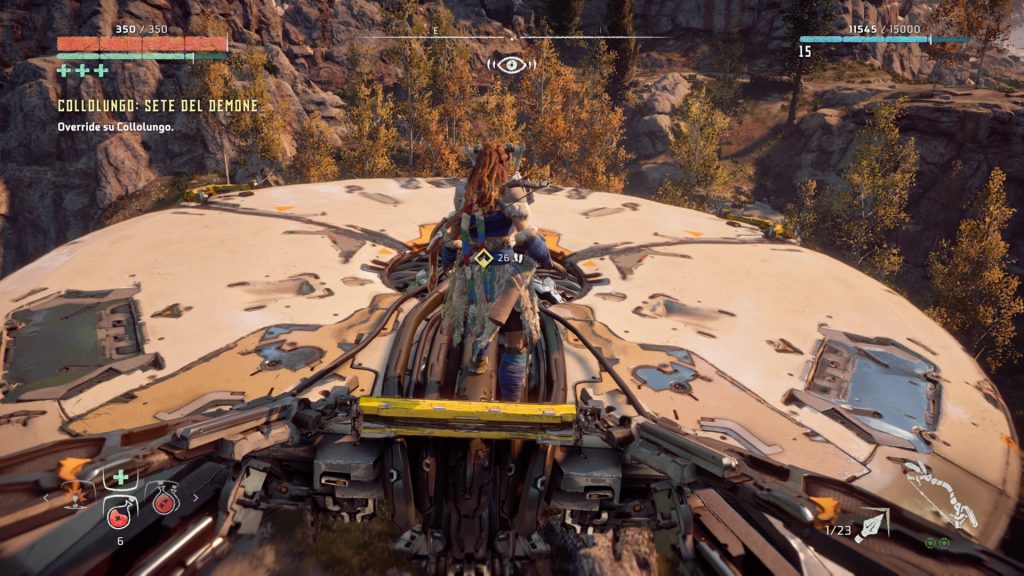
Task: Choose the green cross medicine tool slot
Action: tap(119, 479)
